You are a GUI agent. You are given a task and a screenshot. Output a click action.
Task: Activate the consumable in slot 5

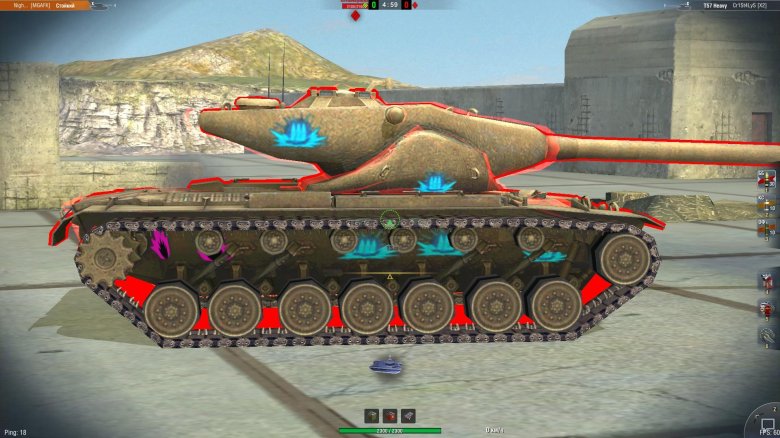tap(768, 309)
